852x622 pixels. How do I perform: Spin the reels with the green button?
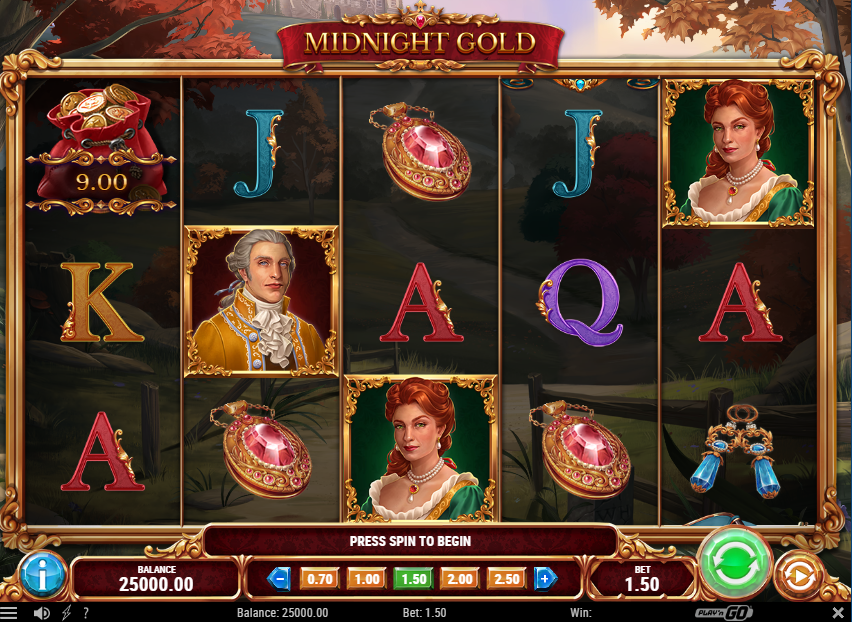coord(735,563)
